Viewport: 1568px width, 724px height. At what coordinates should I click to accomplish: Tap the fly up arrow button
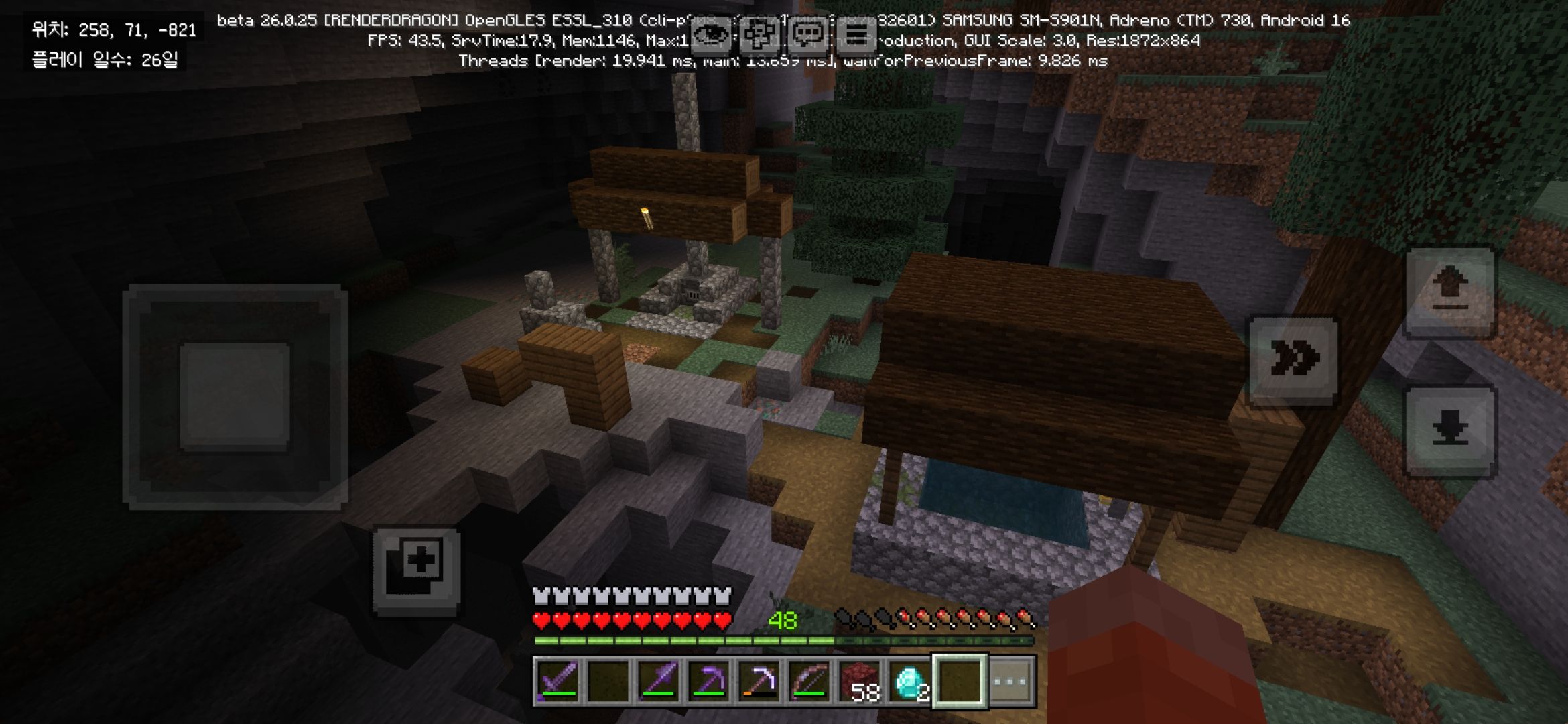tap(1450, 291)
